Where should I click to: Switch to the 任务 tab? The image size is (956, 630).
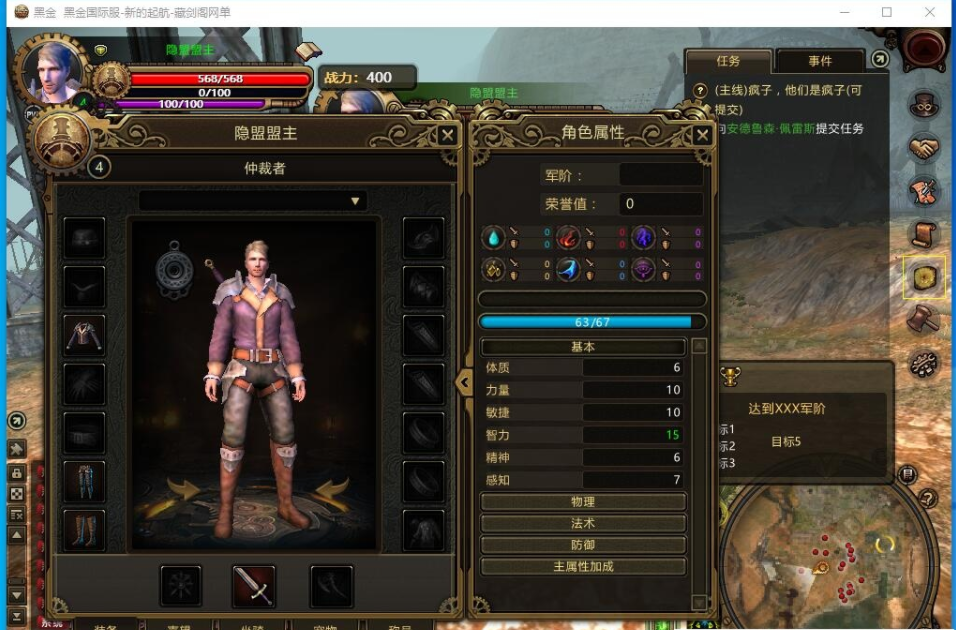point(728,61)
